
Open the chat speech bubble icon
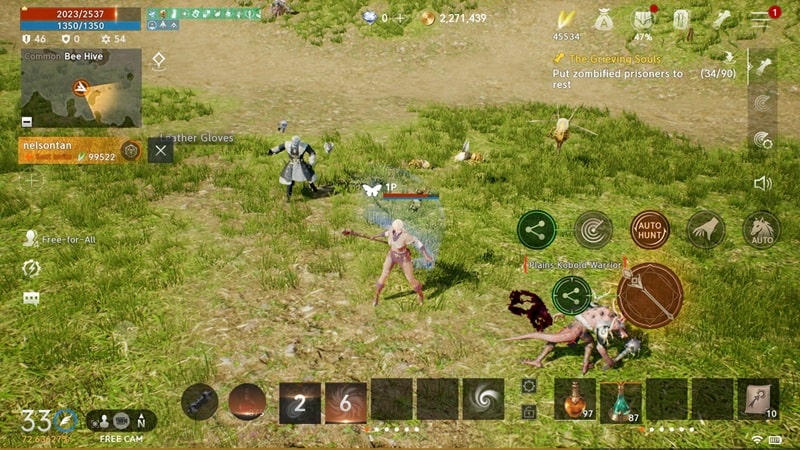click(x=31, y=298)
